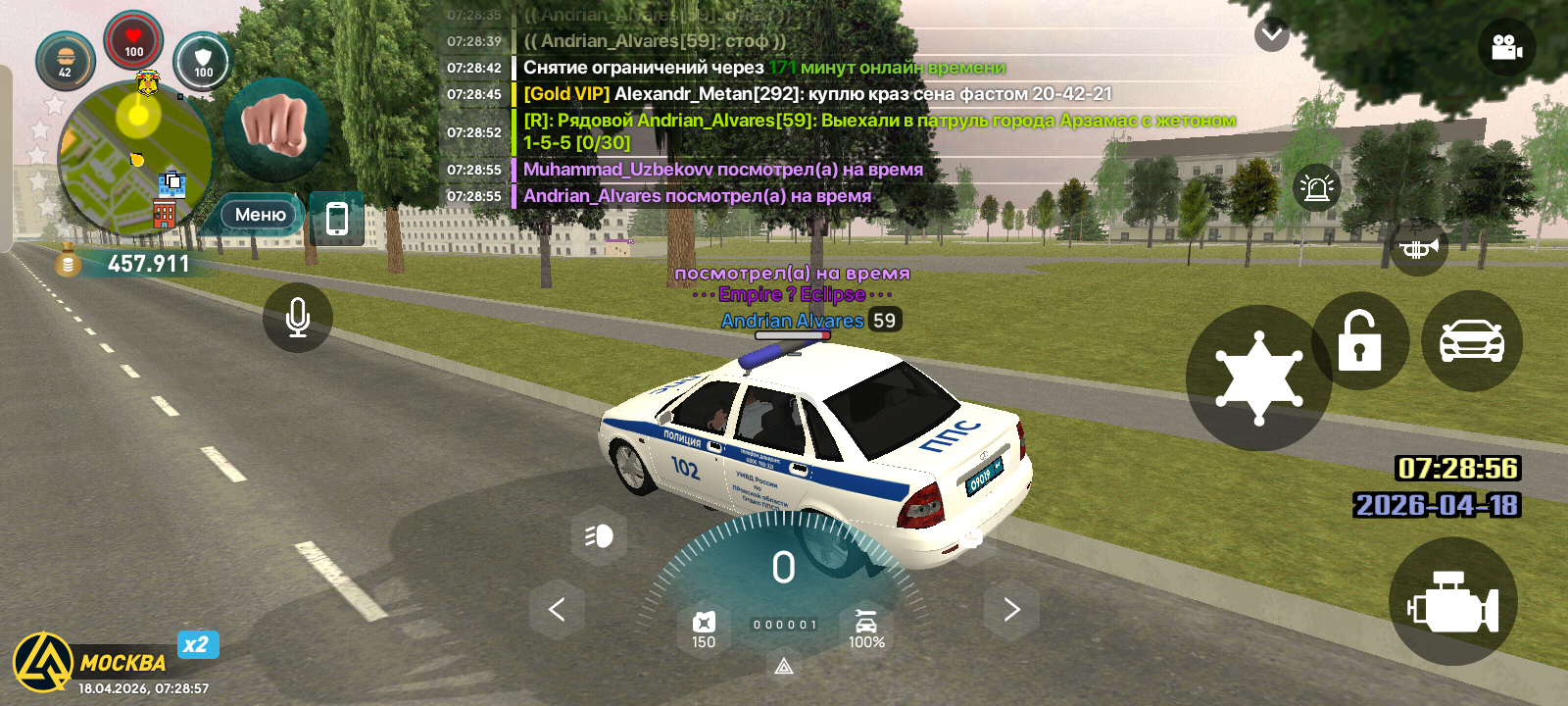Activate the police siren light button
The height and width of the screenshot is (706, 1568).
tap(1316, 187)
